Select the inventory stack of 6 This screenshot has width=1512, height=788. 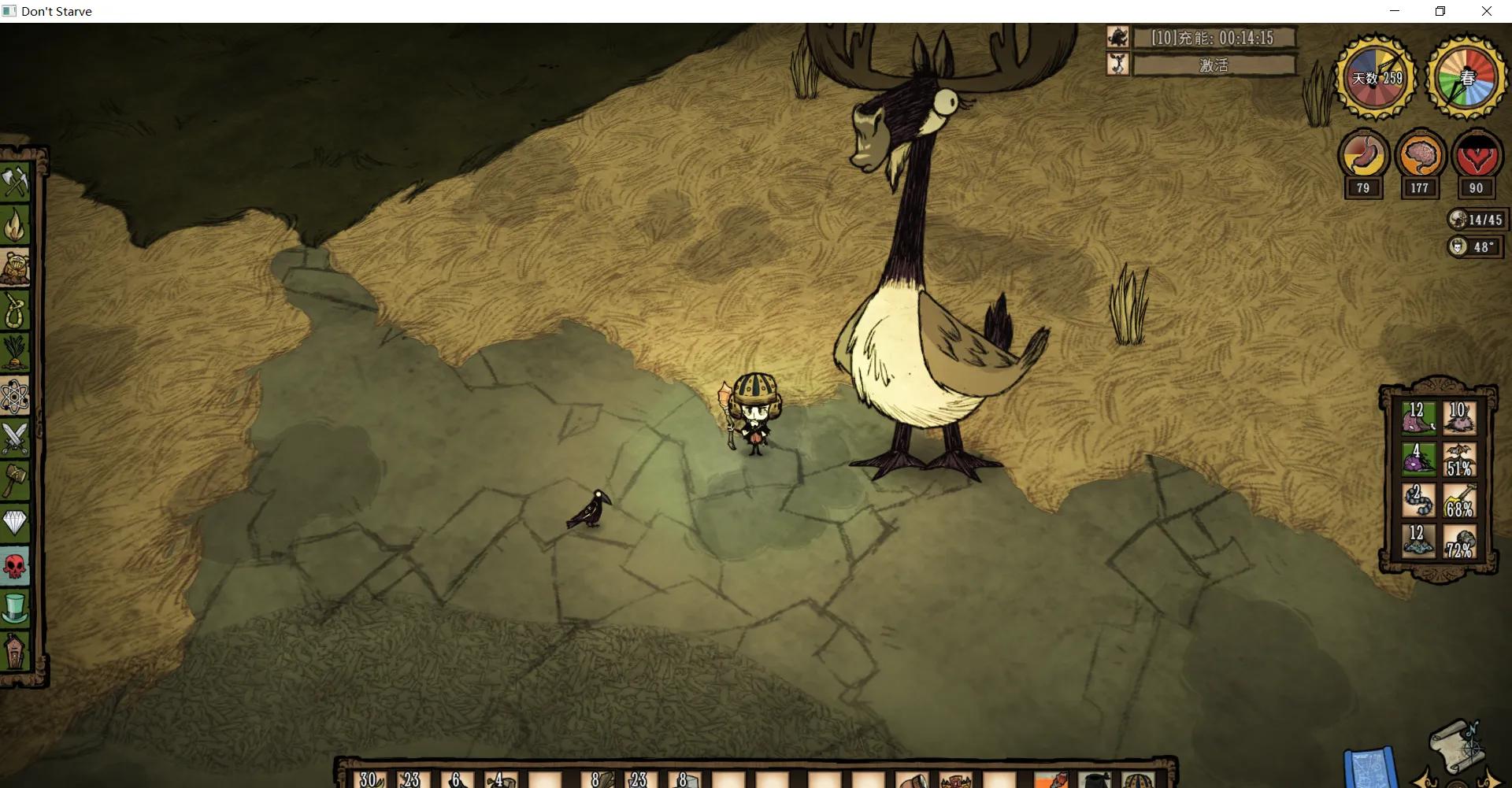[x=457, y=778]
